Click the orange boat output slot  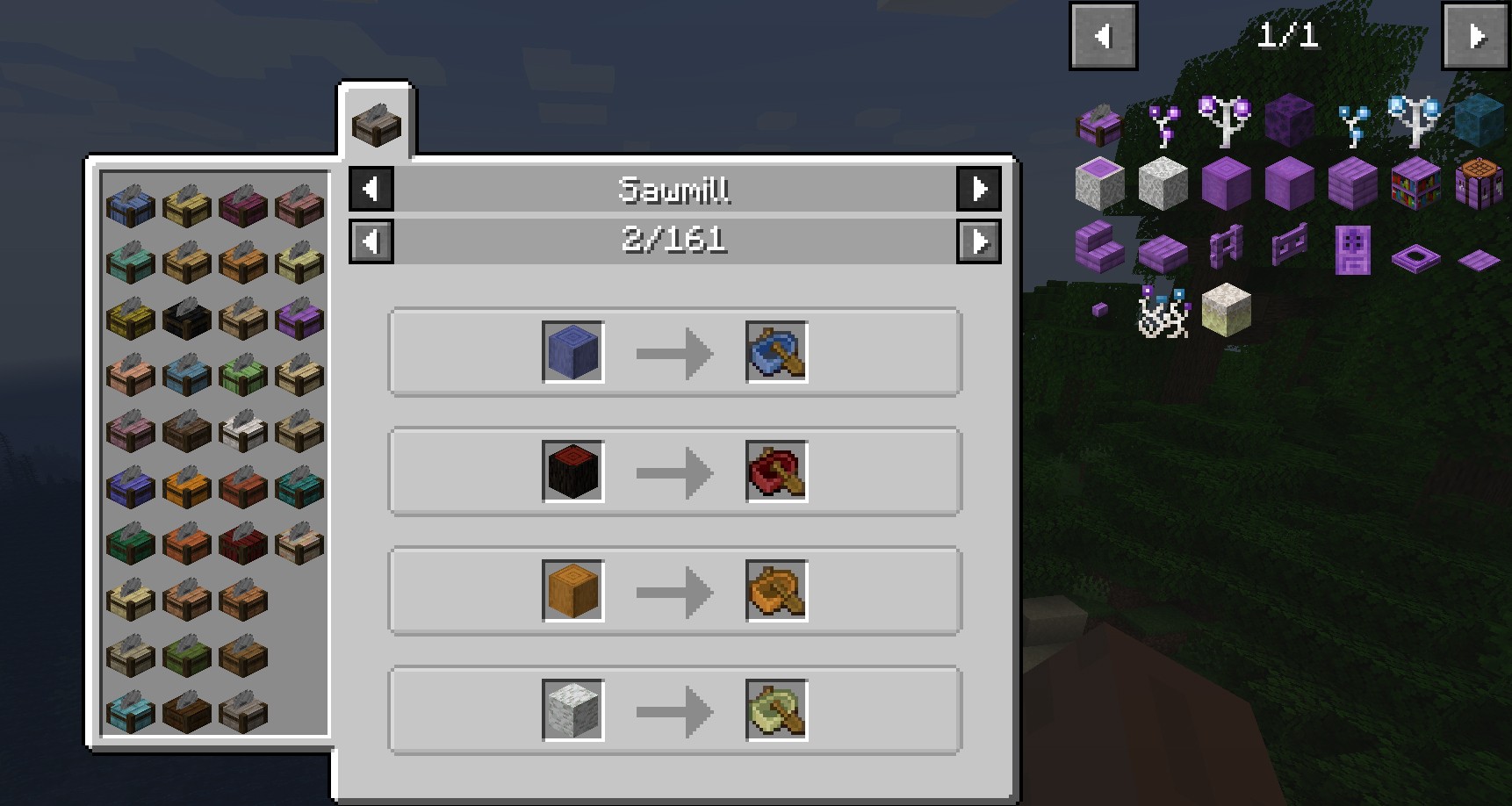(776, 591)
